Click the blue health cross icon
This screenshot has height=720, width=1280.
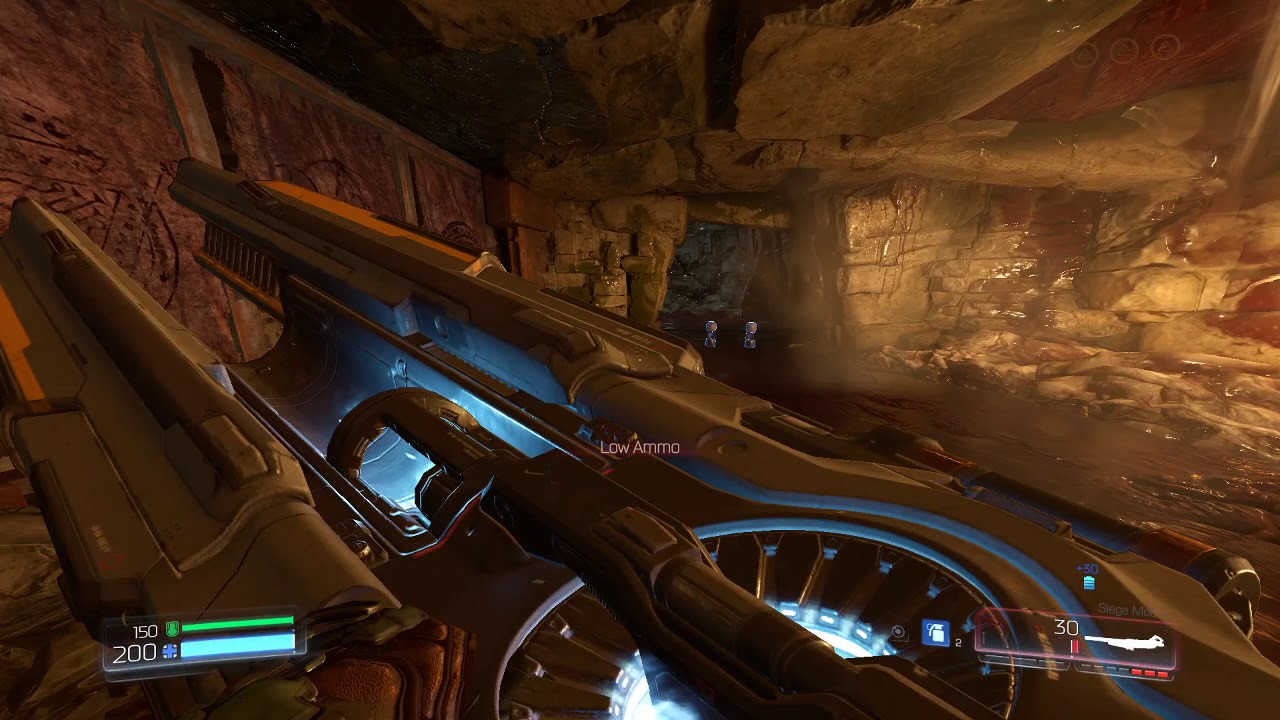pos(170,652)
